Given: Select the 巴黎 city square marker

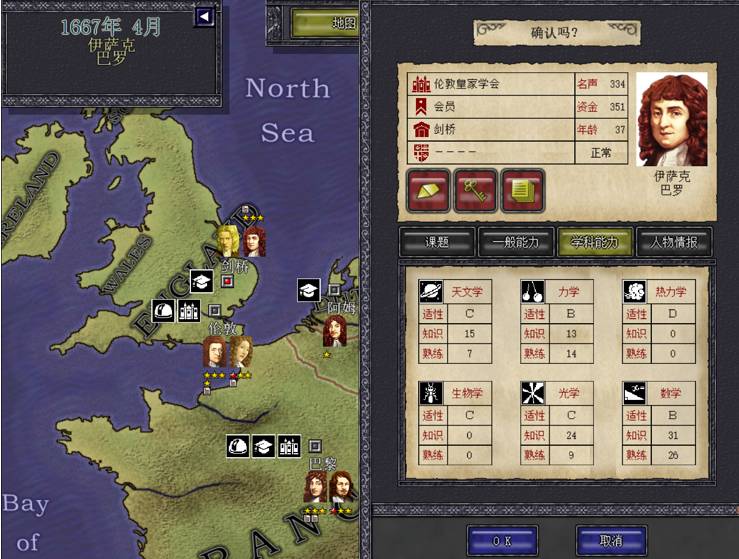Looking at the screenshot, I should click(x=315, y=445).
